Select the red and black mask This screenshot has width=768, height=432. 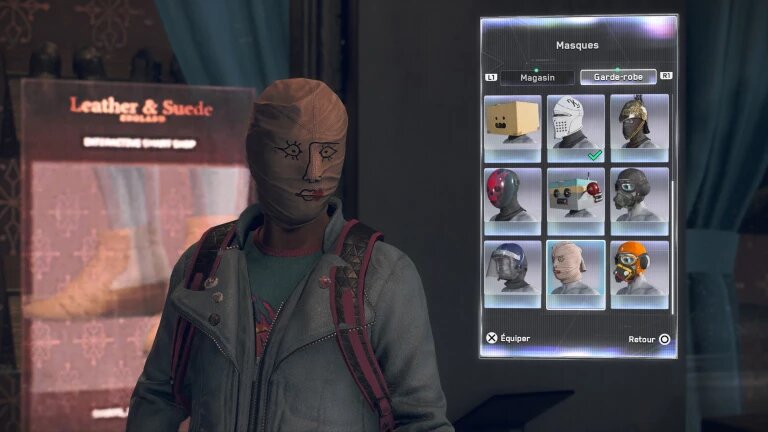tap(512, 201)
